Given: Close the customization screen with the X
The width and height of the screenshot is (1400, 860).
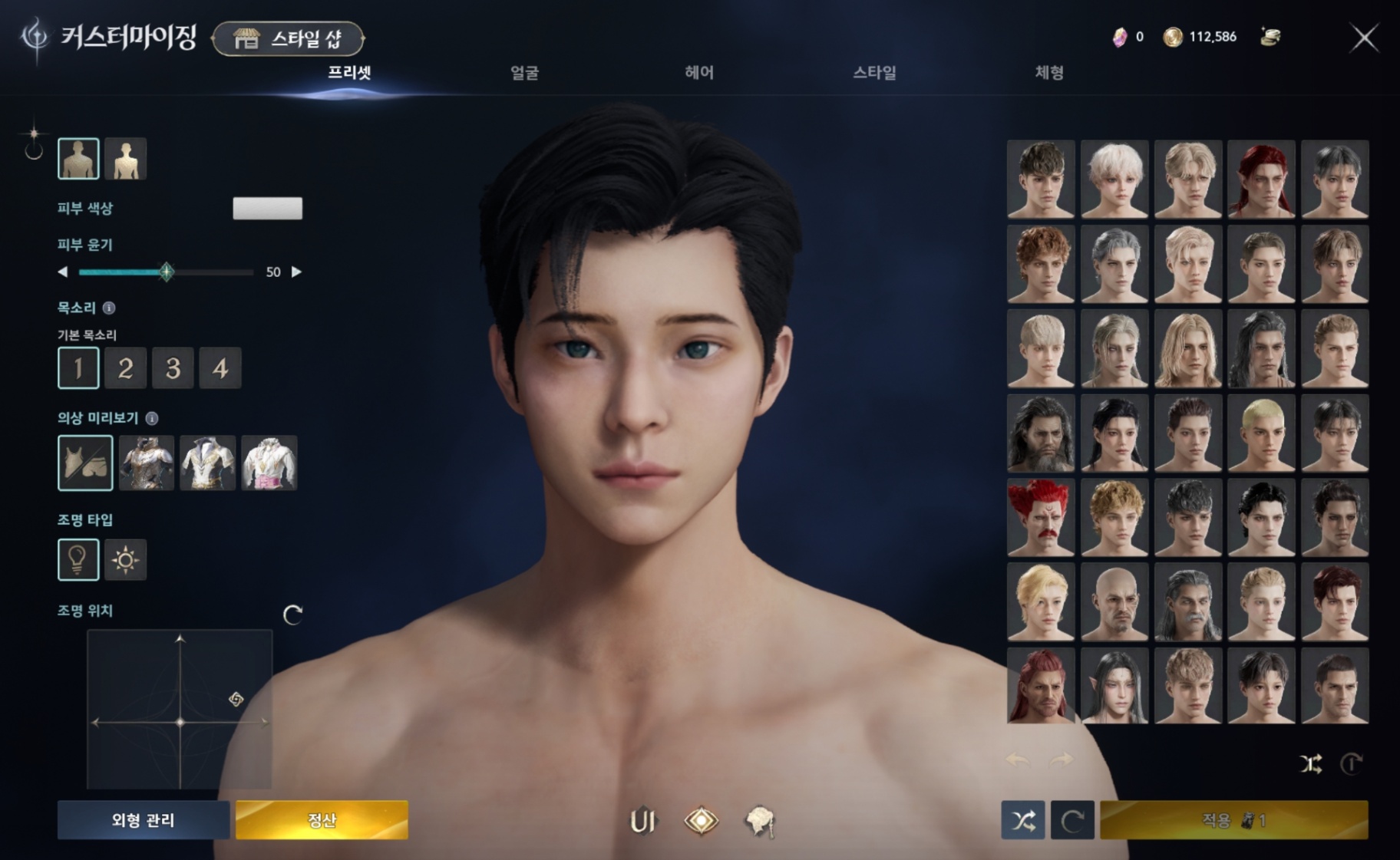Looking at the screenshot, I should point(1364,38).
